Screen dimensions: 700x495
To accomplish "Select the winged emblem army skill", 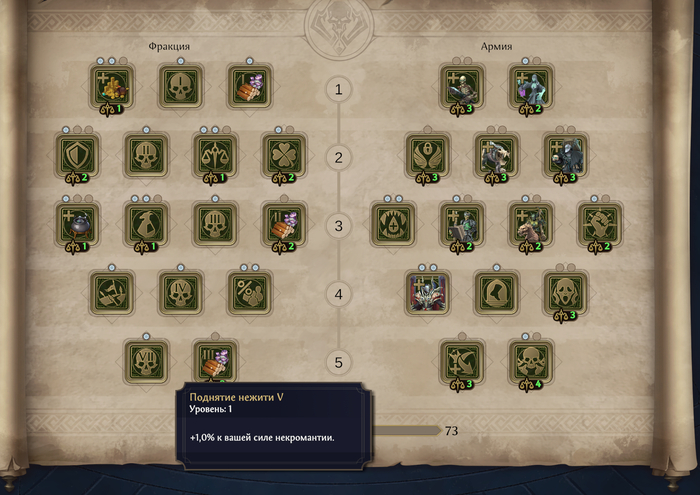I will coord(427,155).
